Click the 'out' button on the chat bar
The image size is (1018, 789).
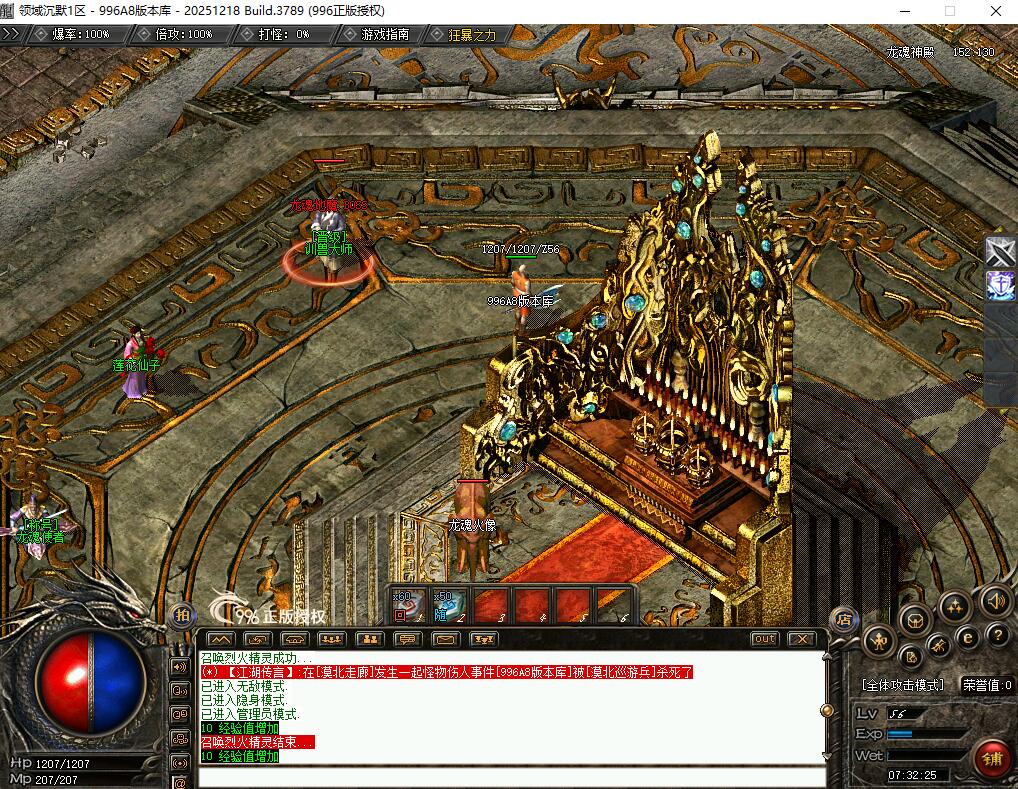click(x=764, y=638)
